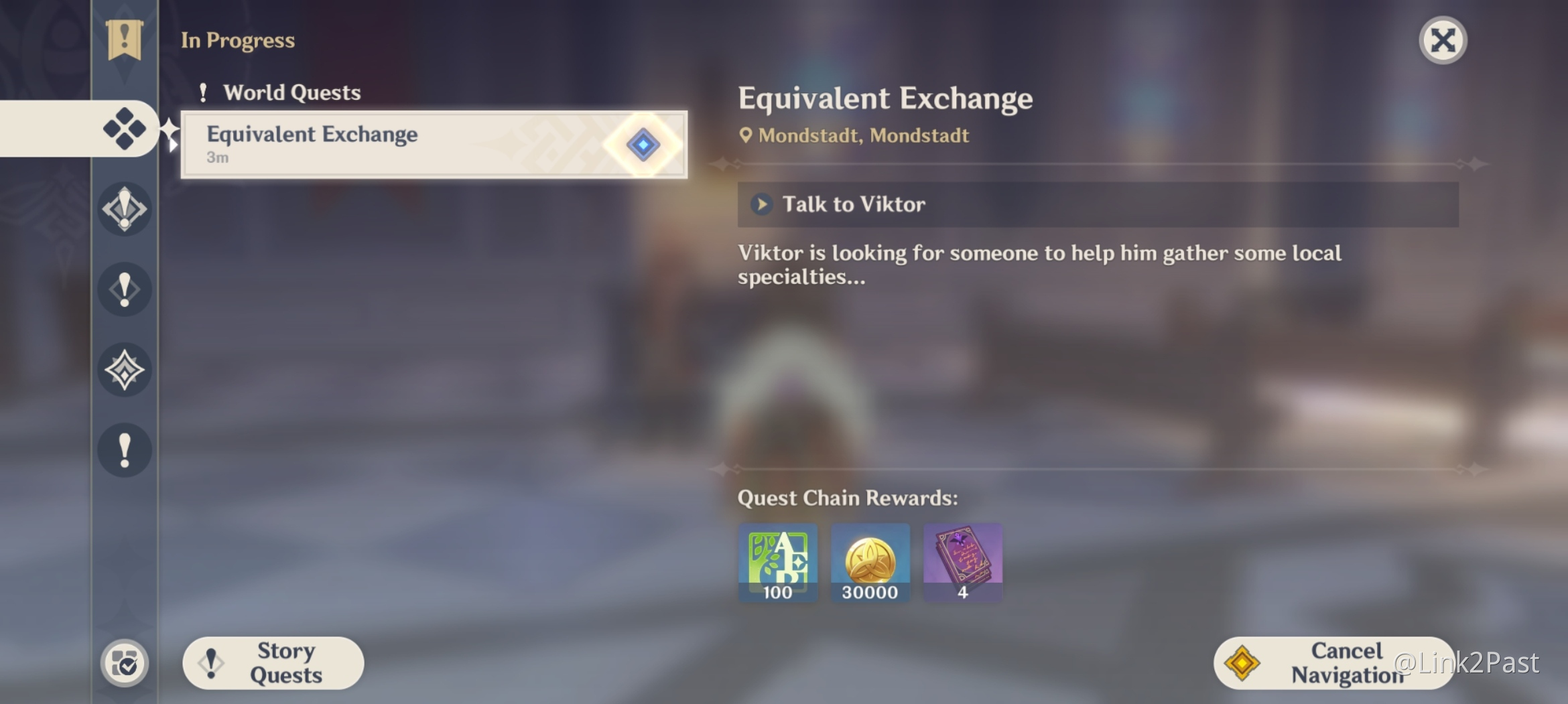Click the Mondstadt location pin icon
This screenshot has height=704, width=1568.
pyautogui.click(x=746, y=135)
